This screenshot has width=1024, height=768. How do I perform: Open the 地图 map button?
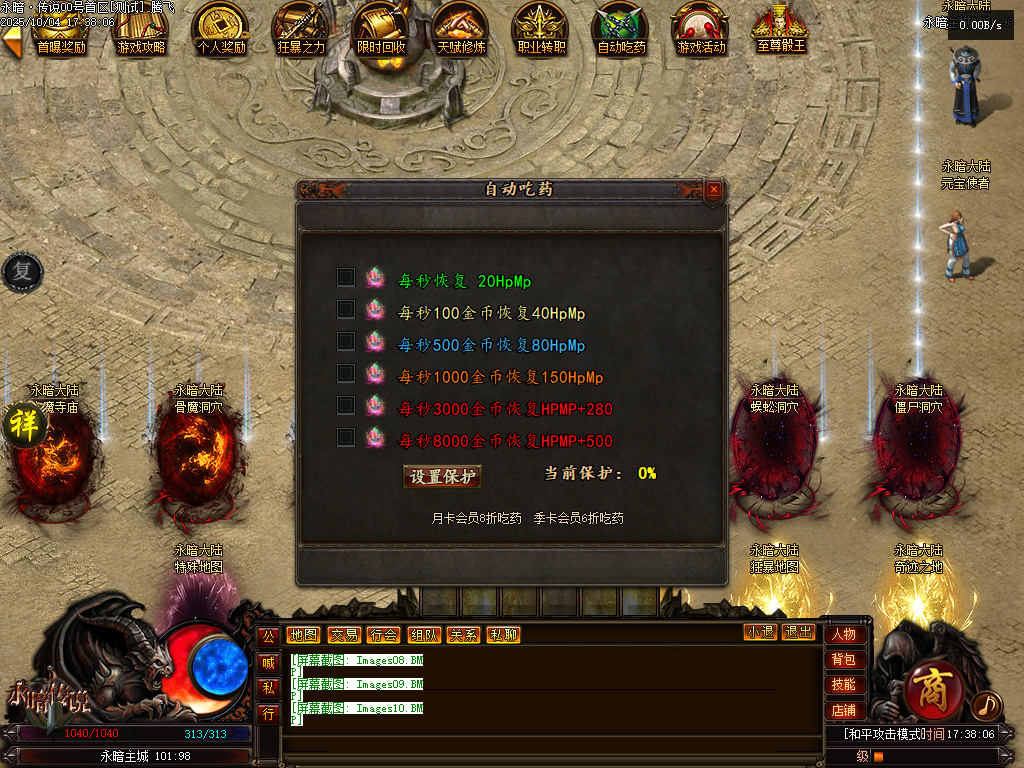click(303, 635)
